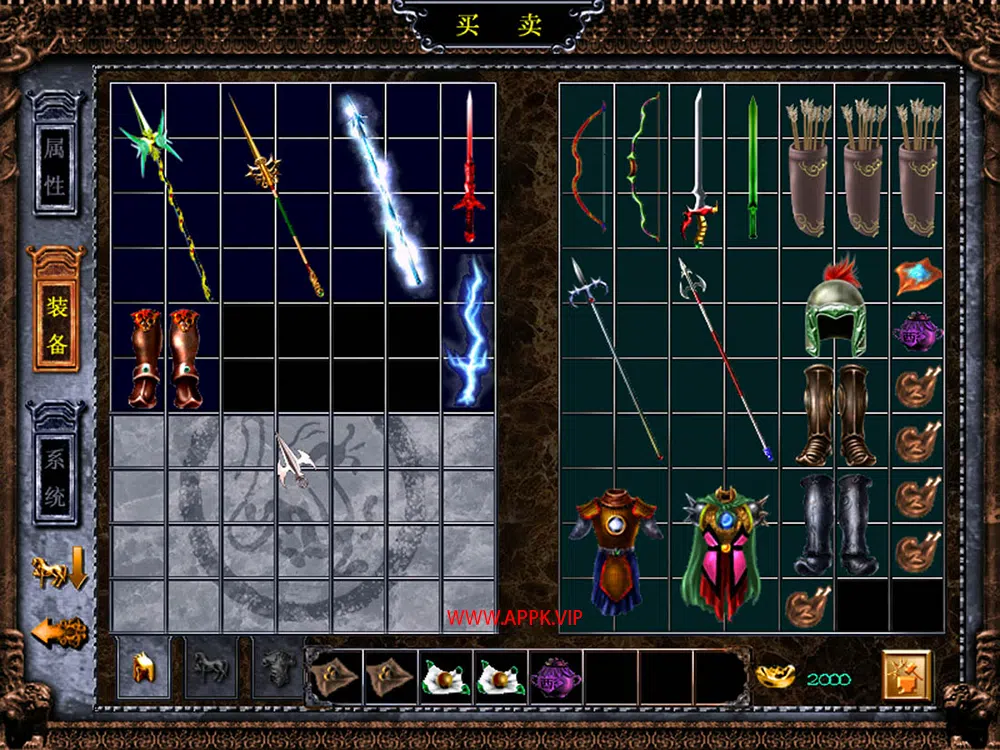1000x750 pixels.
Task: Click the orange button beside the gold amount
Action: point(906,677)
